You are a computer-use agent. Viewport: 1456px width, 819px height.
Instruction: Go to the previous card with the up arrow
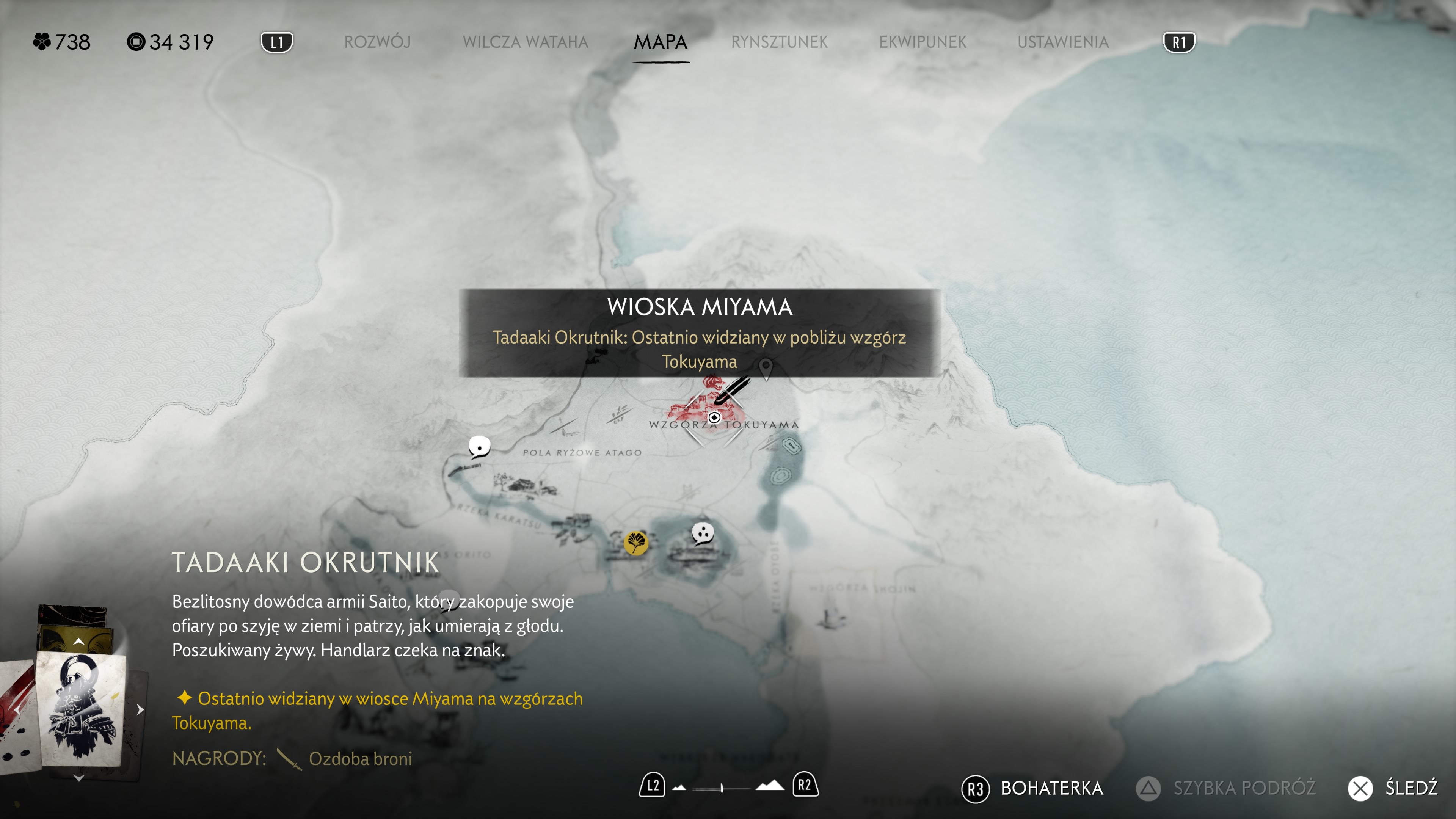78,641
